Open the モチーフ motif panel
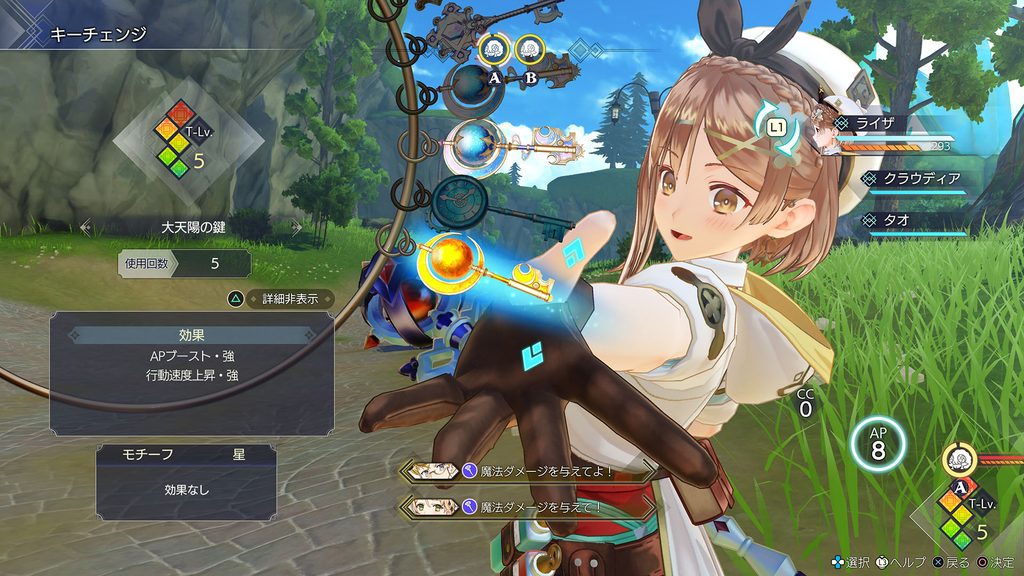This screenshot has width=1024, height=576. [186, 454]
